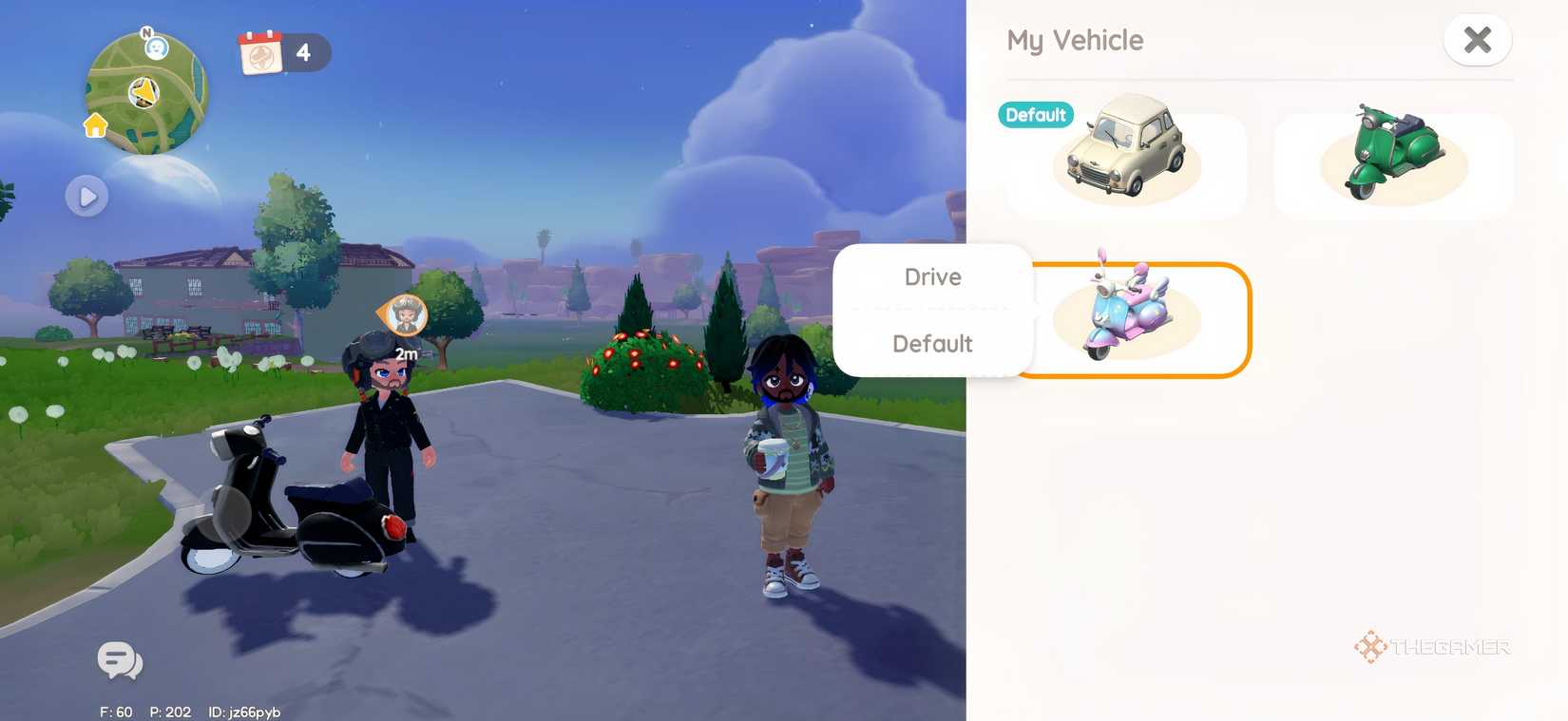1568x721 pixels.
Task: Choose Drive from the vehicle context menu
Action: (932, 276)
